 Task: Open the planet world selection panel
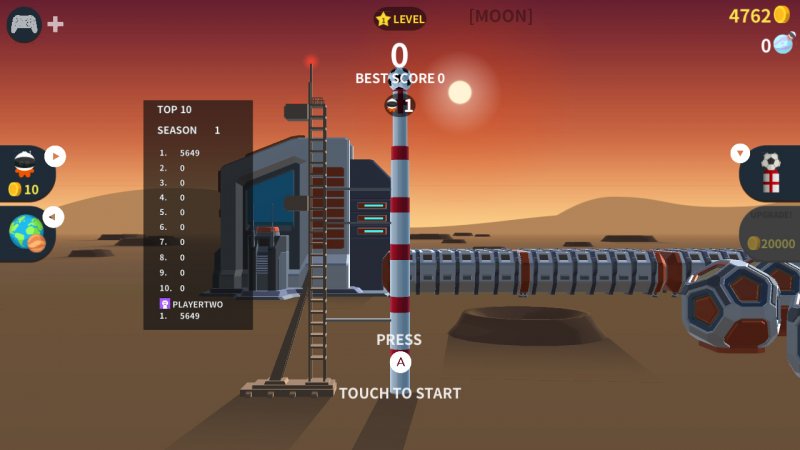[27, 233]
